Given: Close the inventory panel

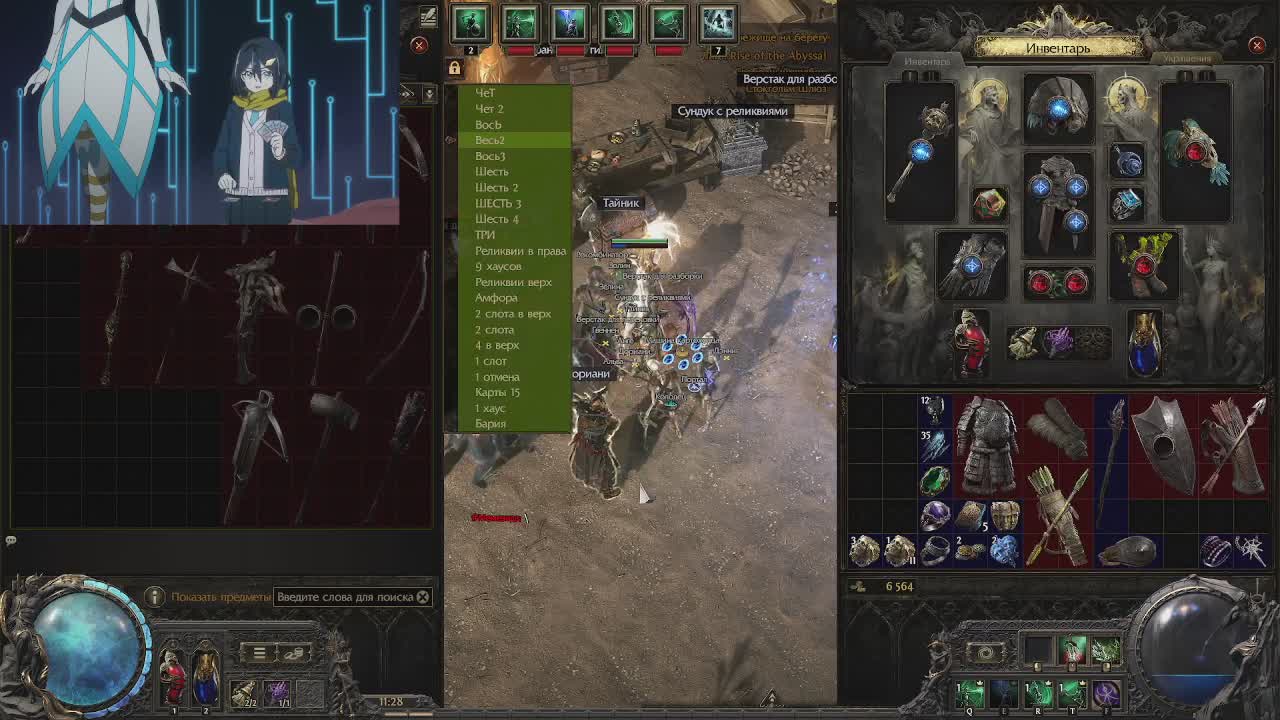Looking at the screenshot, I should coord(1257,45).
